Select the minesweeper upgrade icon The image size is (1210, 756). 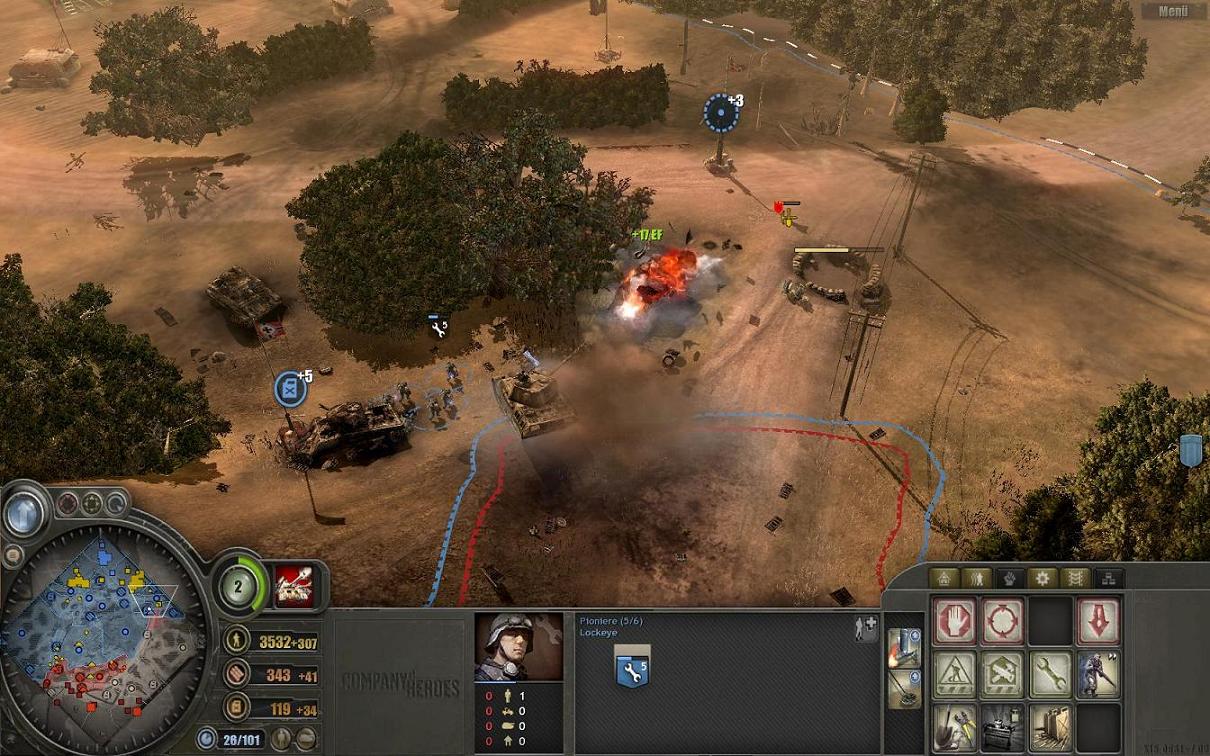coord(903,688)
